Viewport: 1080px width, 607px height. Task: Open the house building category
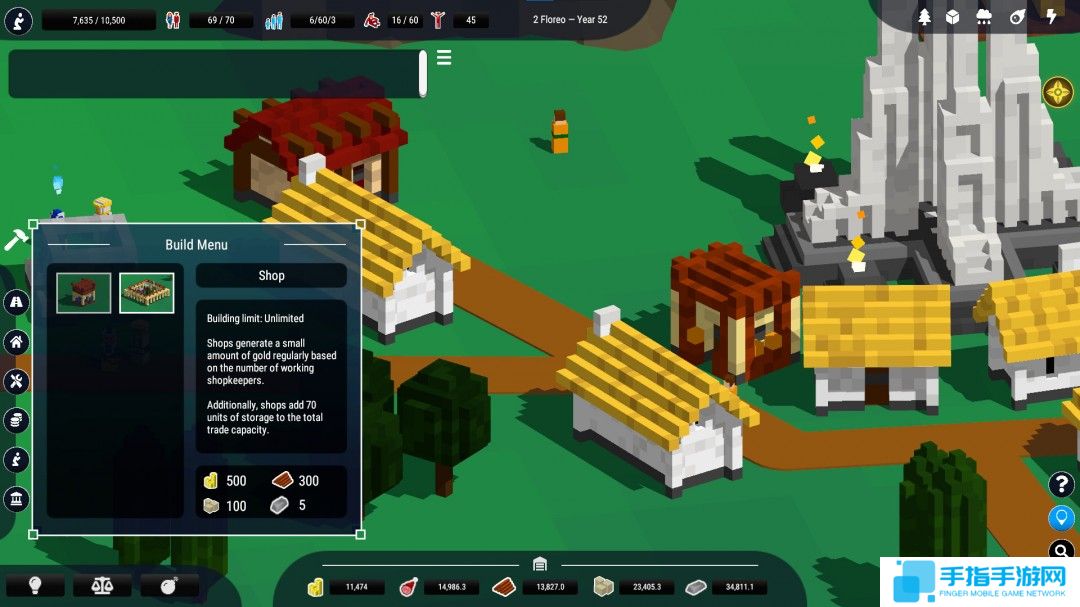17,342
